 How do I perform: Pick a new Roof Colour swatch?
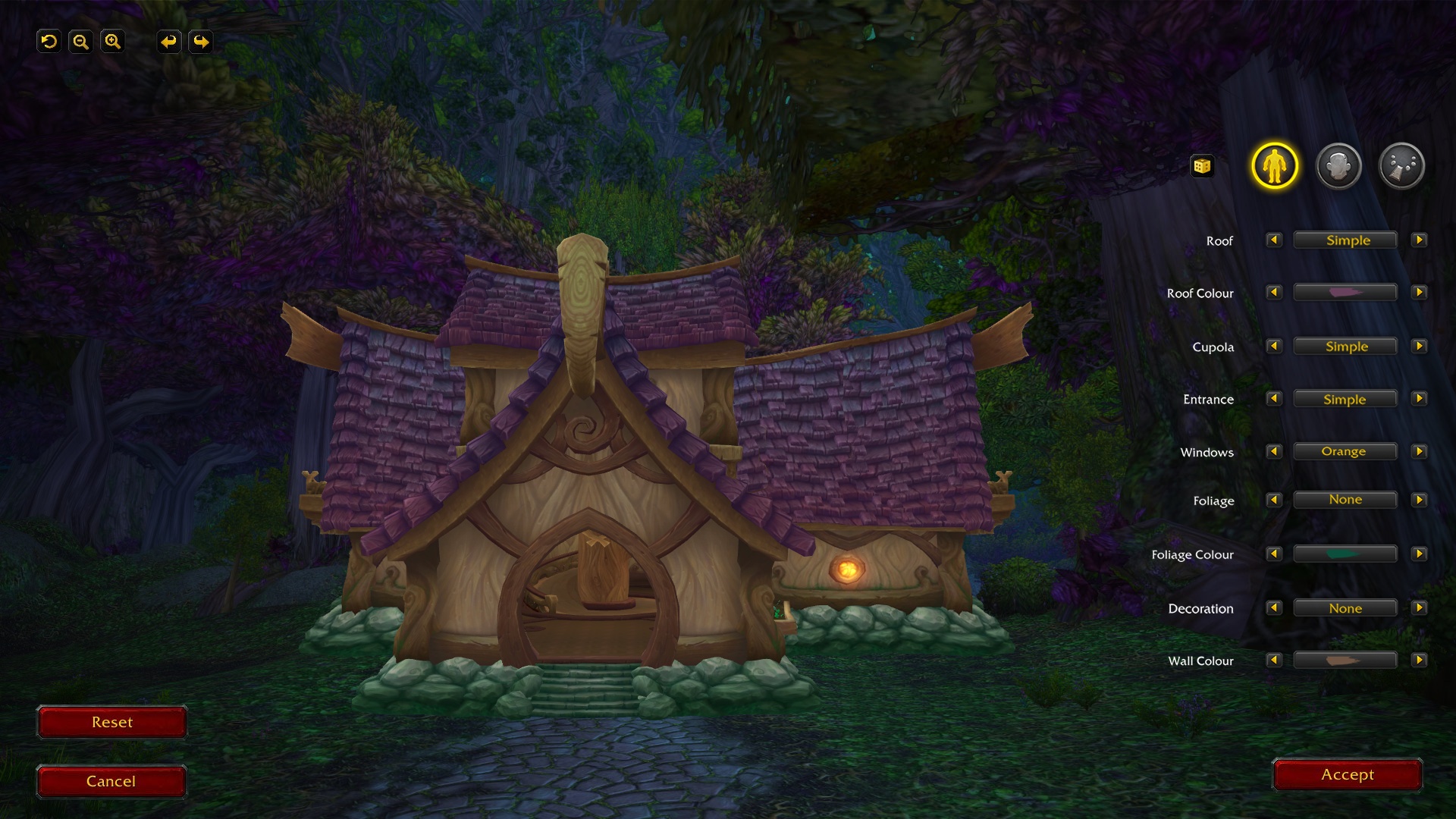1346,293
